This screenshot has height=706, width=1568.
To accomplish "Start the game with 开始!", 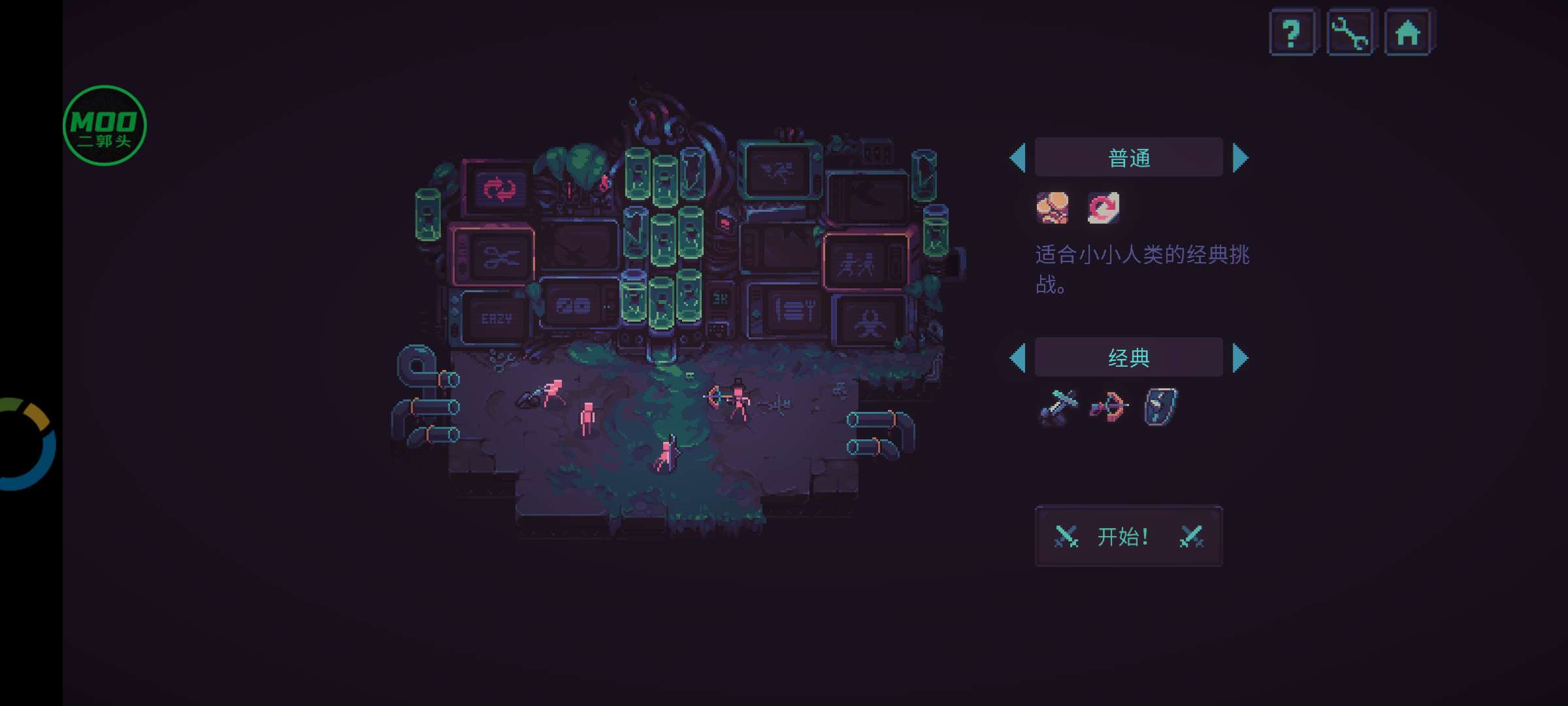I will click(1128, 536).
